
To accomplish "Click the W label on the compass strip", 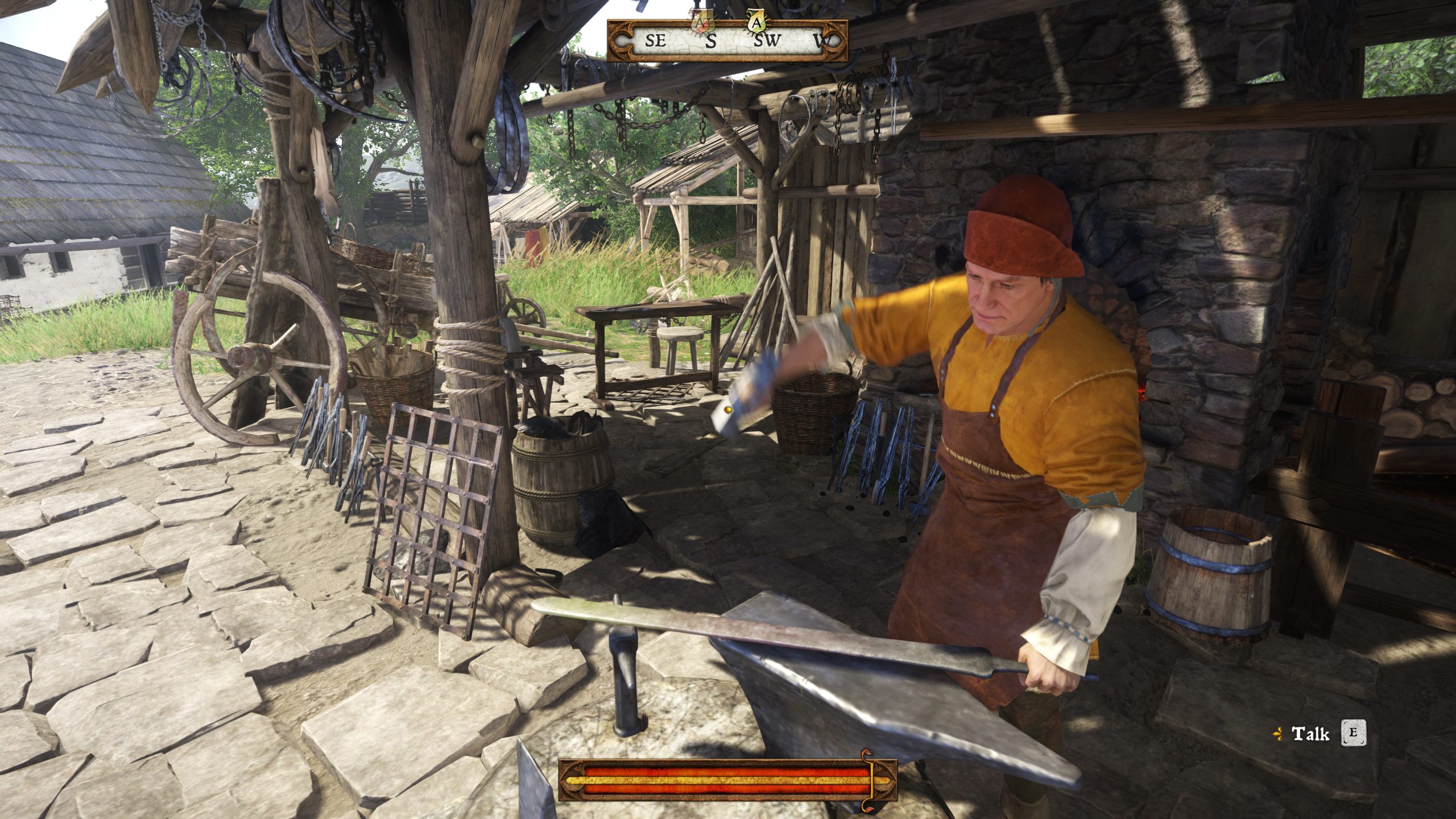I will 817,41.
